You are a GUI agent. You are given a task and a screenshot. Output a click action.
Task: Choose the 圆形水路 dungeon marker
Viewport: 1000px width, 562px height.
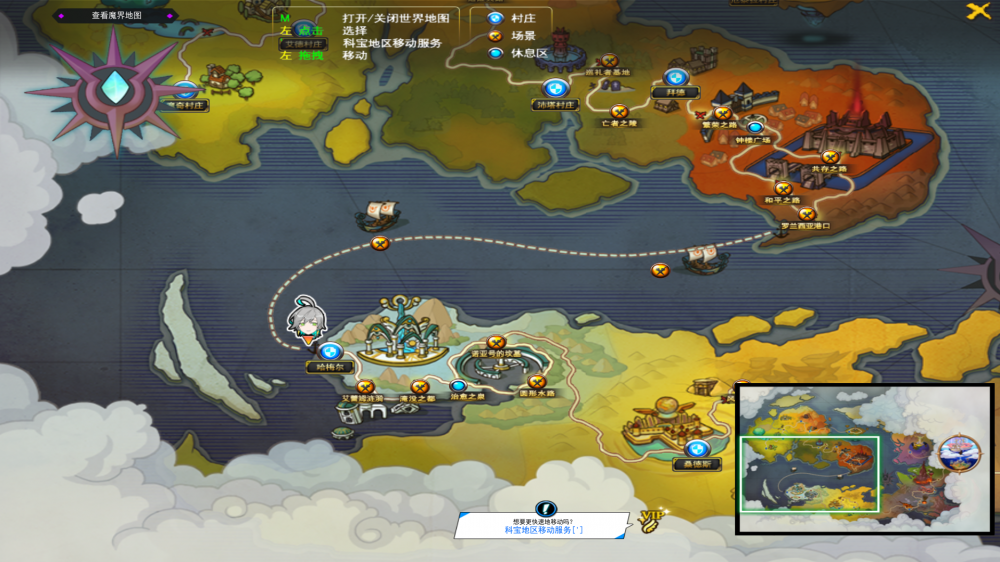pyautogui.click(x=536, y=381)
